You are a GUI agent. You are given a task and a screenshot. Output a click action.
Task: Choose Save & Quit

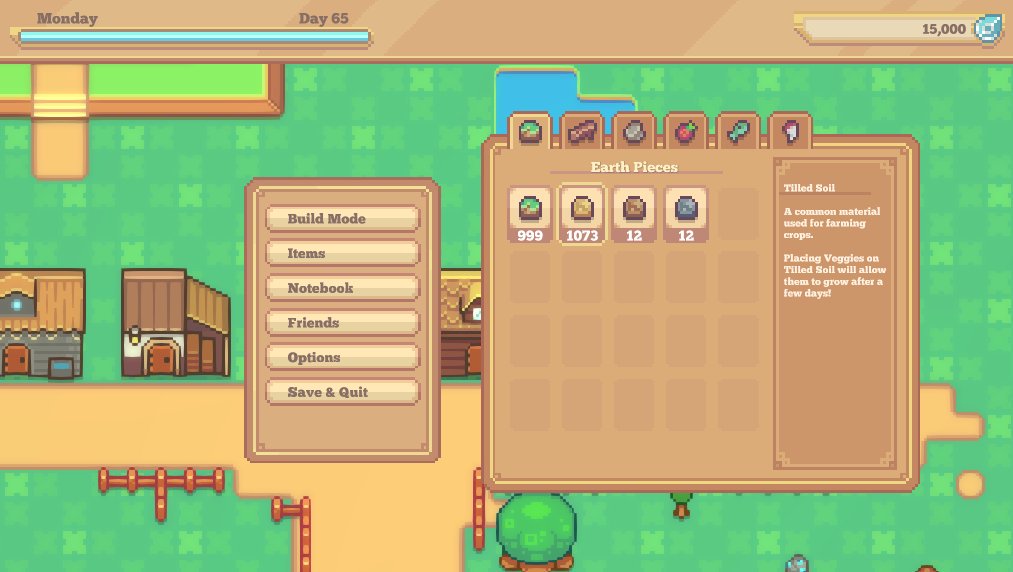click(342, 392)
